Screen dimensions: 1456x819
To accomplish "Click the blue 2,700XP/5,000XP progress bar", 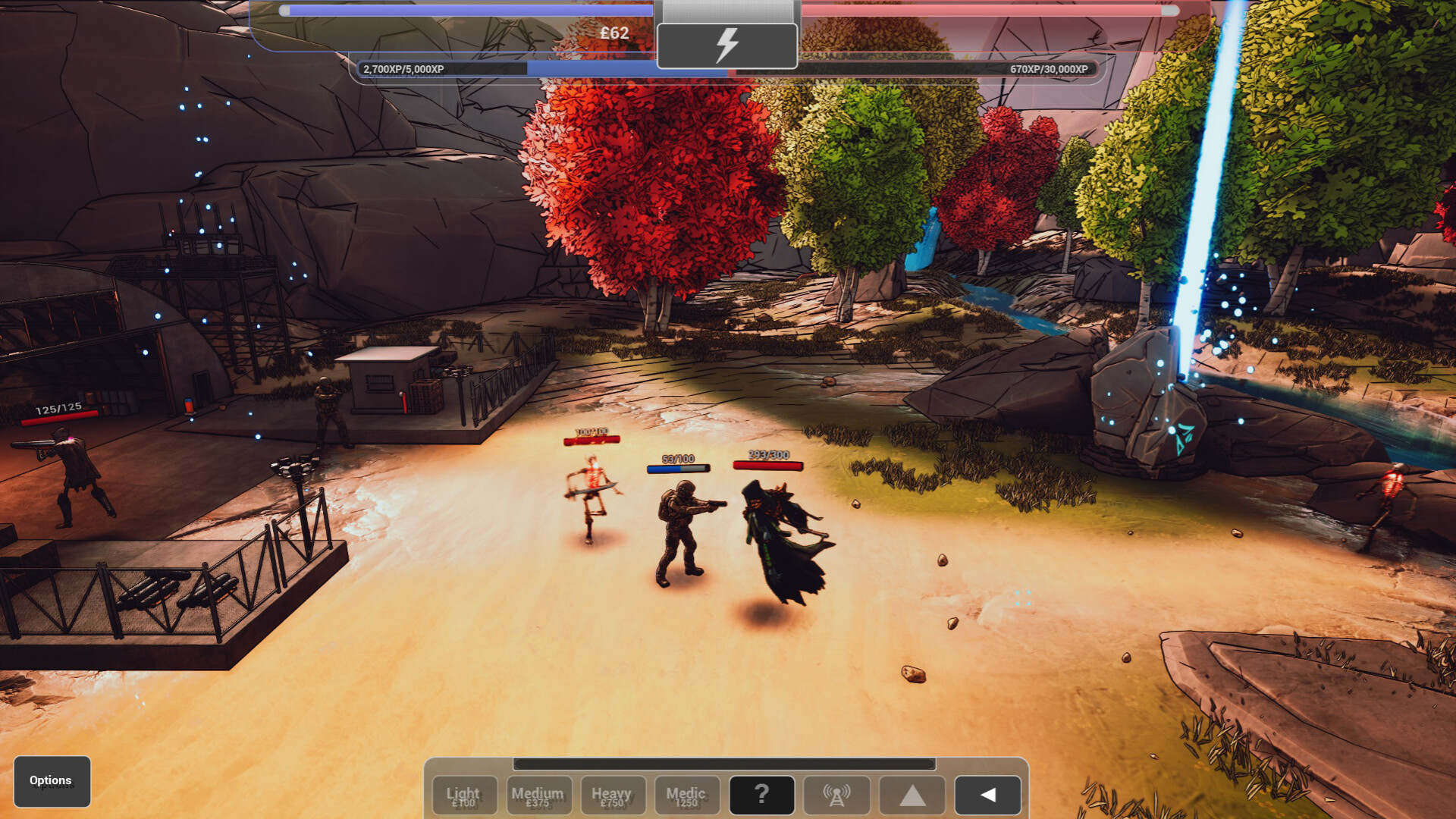I will 531,69.
